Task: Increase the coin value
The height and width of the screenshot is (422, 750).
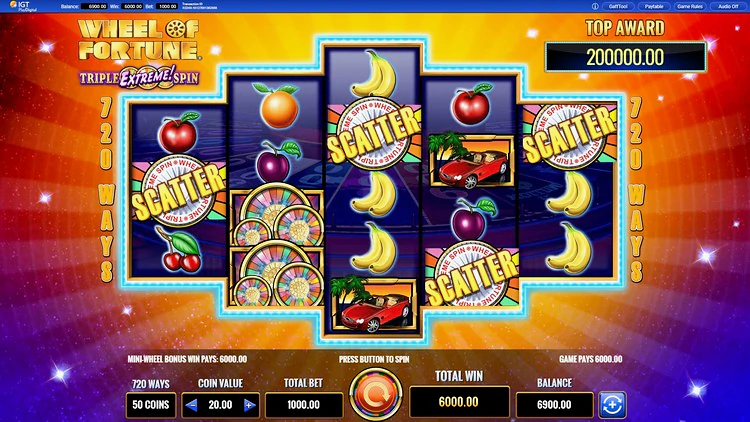Action: 249,405
